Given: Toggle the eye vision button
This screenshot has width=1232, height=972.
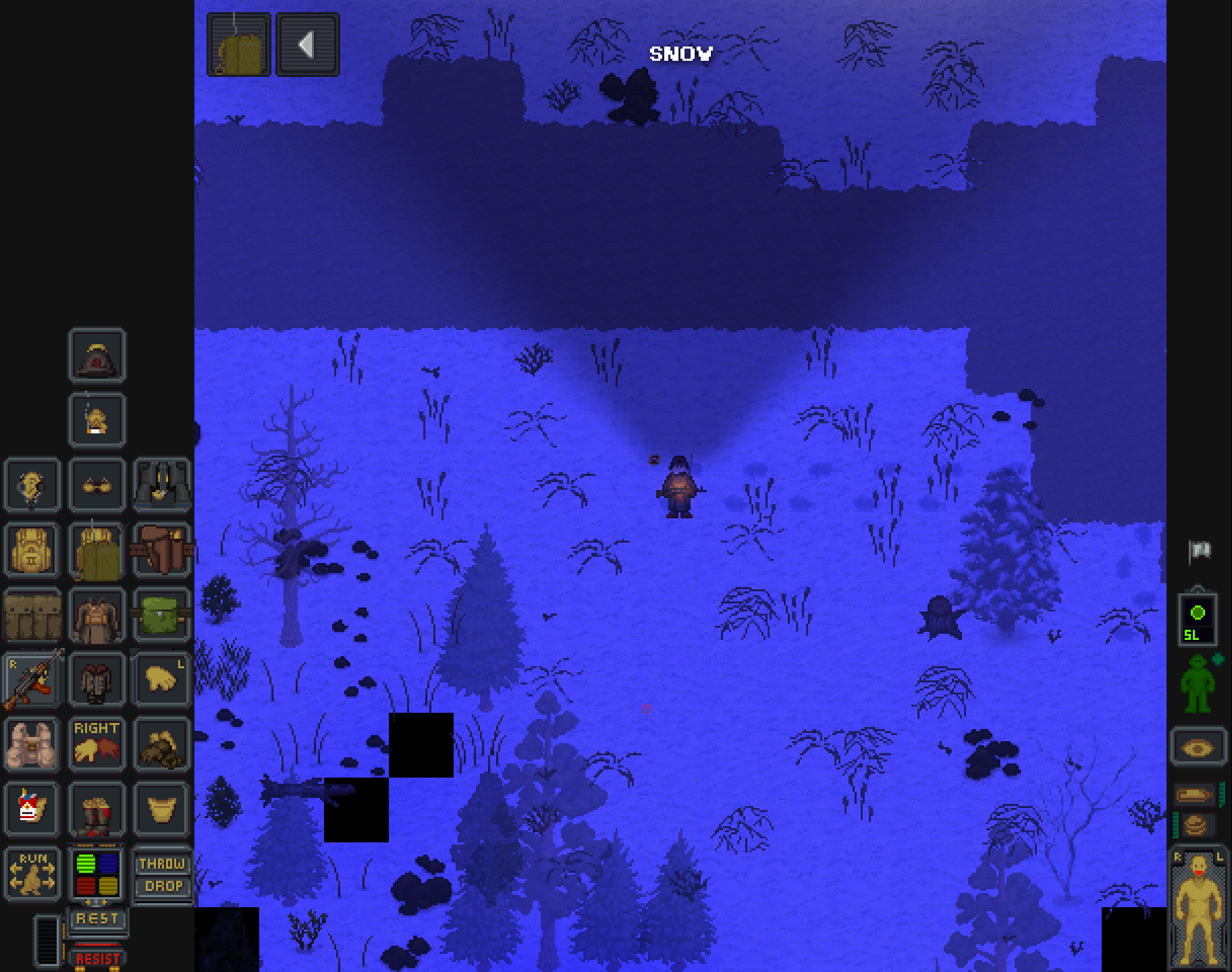Looking at the screenshot, I should click(1198, 747).
